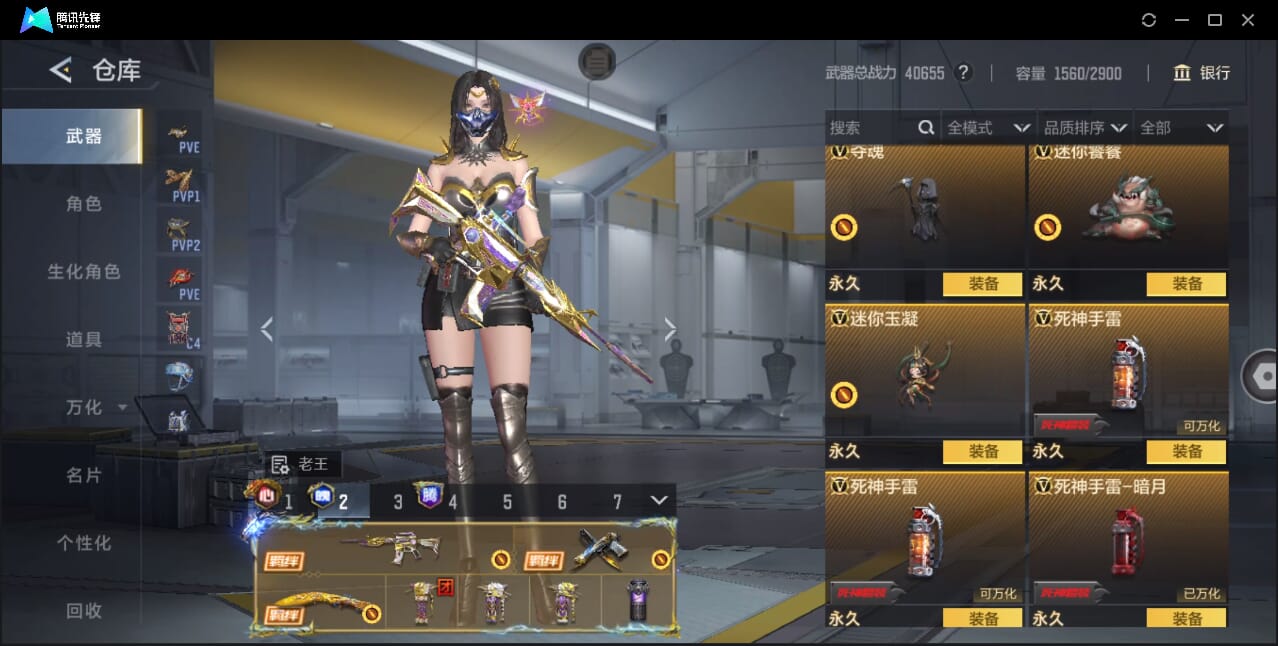Screen dimensions: 1278x646
Task: Select loadout slot number 5
Action: (507, 502)
